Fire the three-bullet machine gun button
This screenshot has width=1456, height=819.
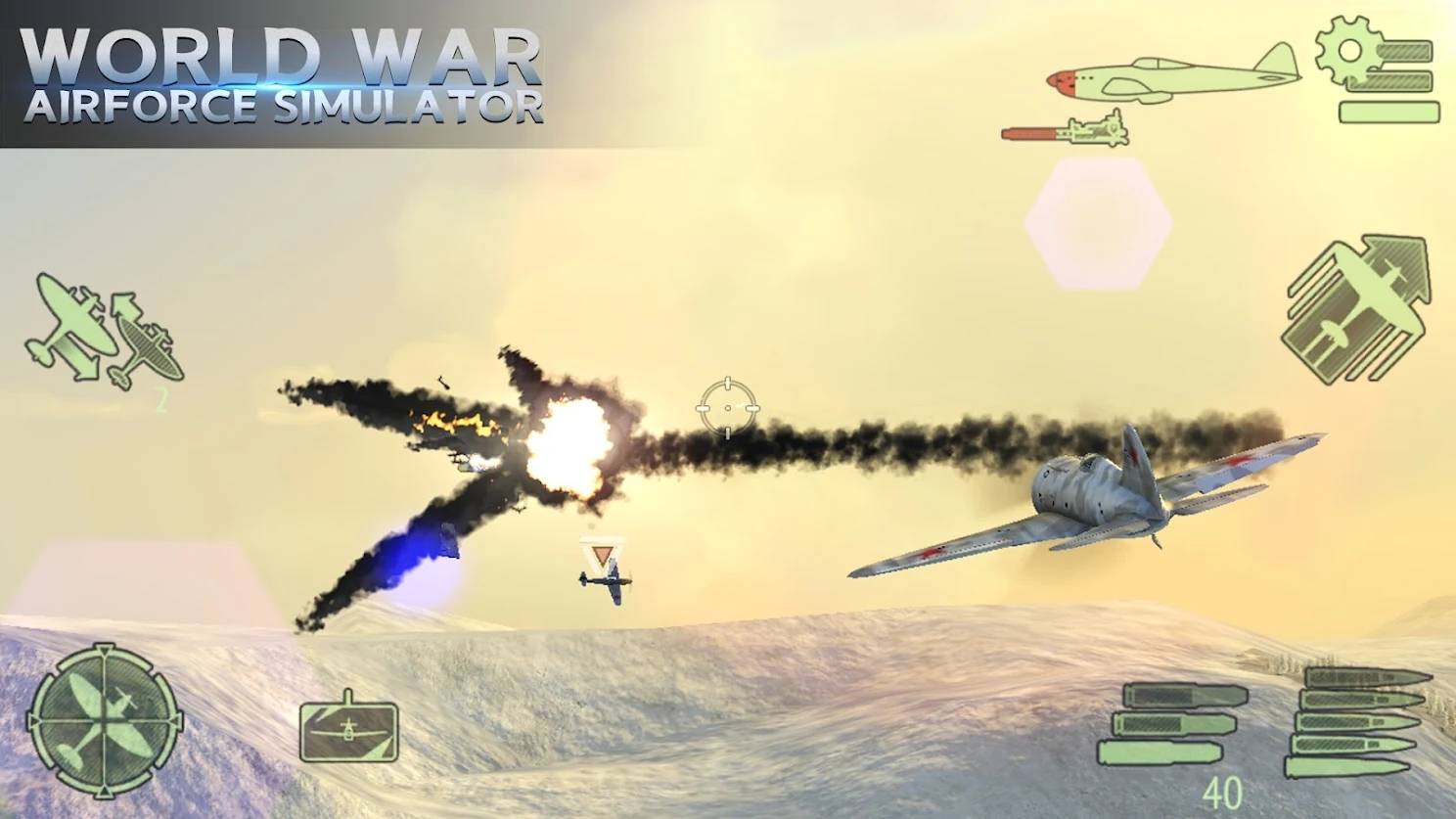1174,724
